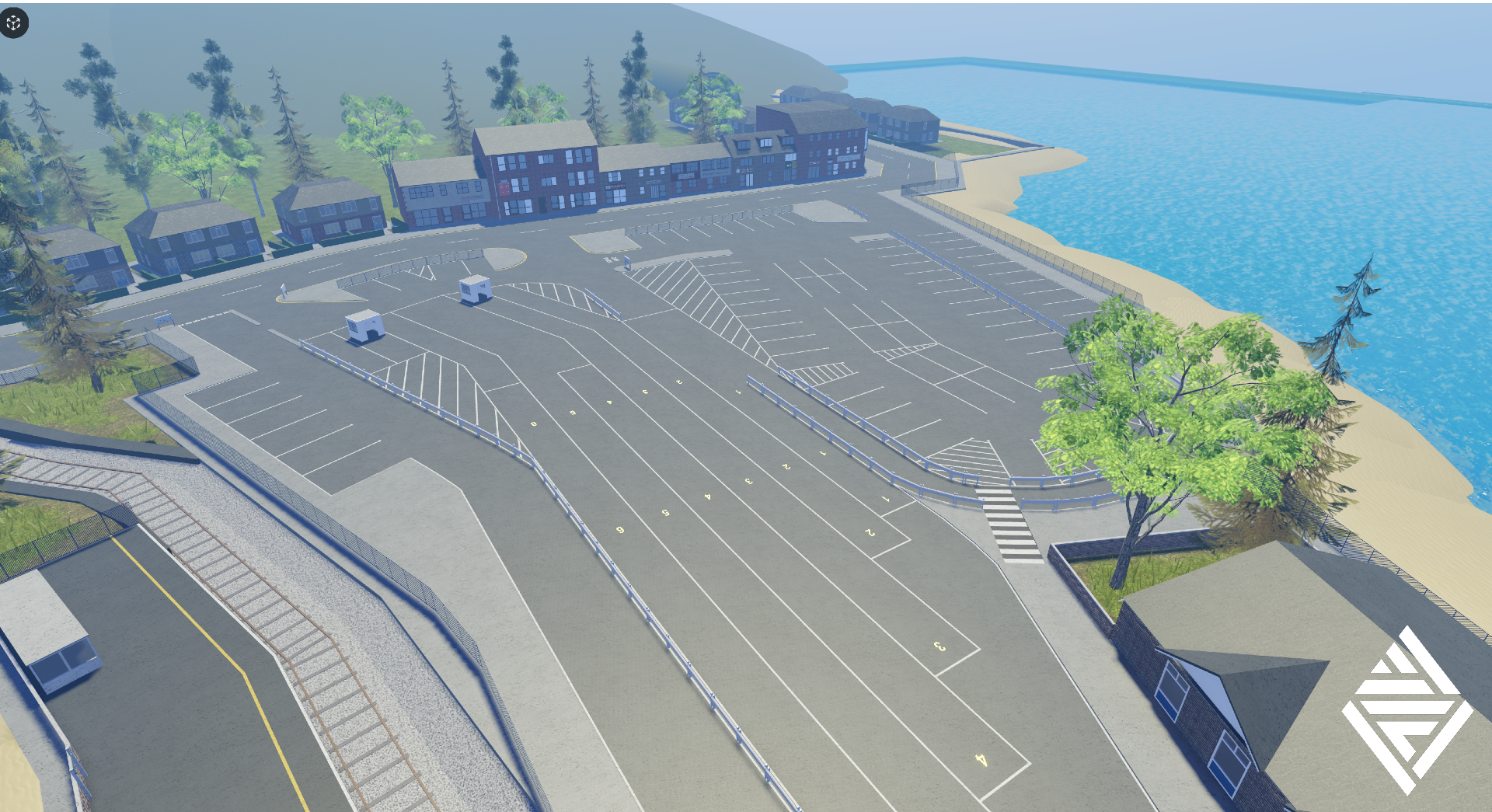This screenshot has width=1492, height=812.
Task: Click the round 3D cube viewer button
Action: [14, 23]
